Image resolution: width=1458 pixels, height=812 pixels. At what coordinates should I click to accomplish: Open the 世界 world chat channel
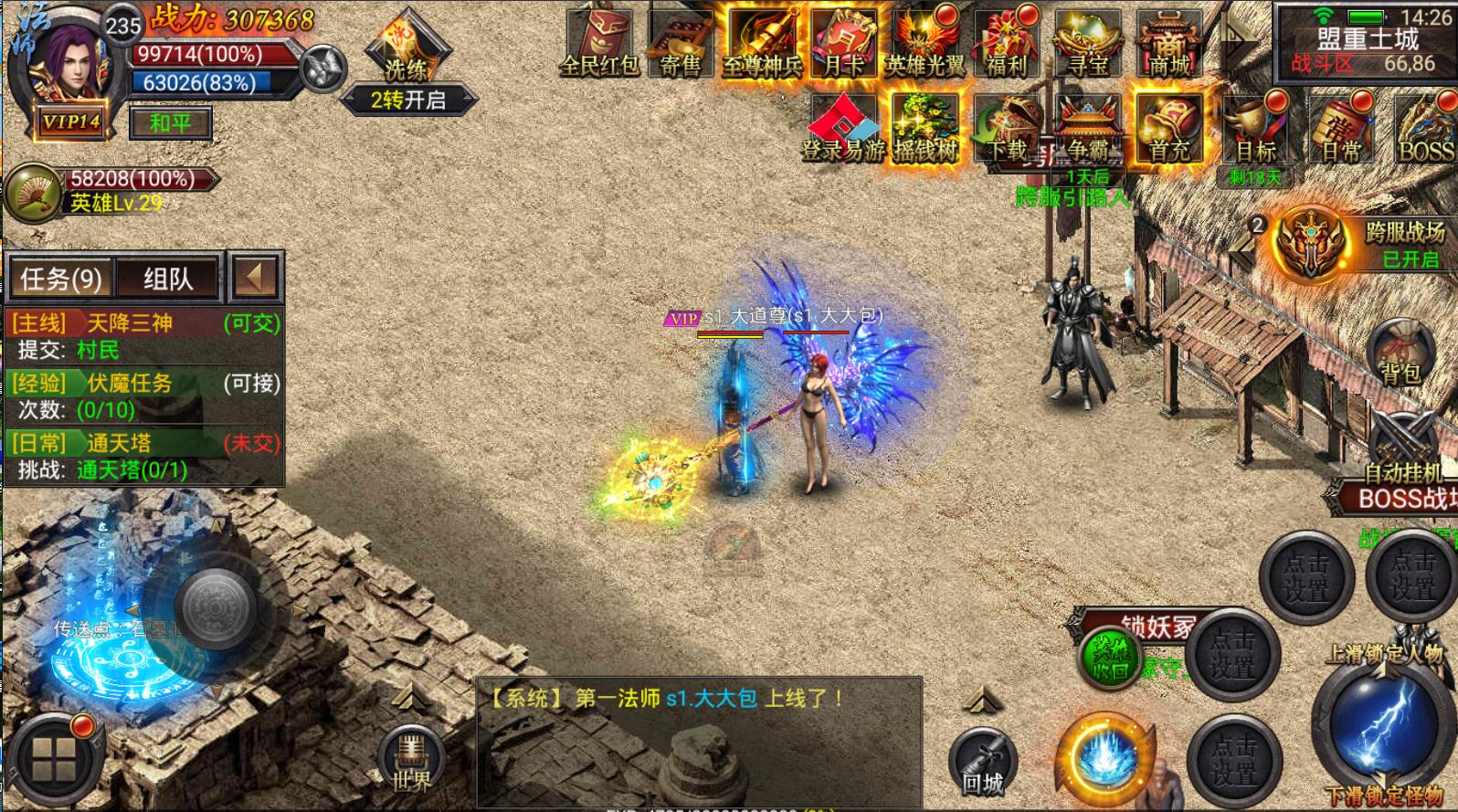click(x=411, y=760)
